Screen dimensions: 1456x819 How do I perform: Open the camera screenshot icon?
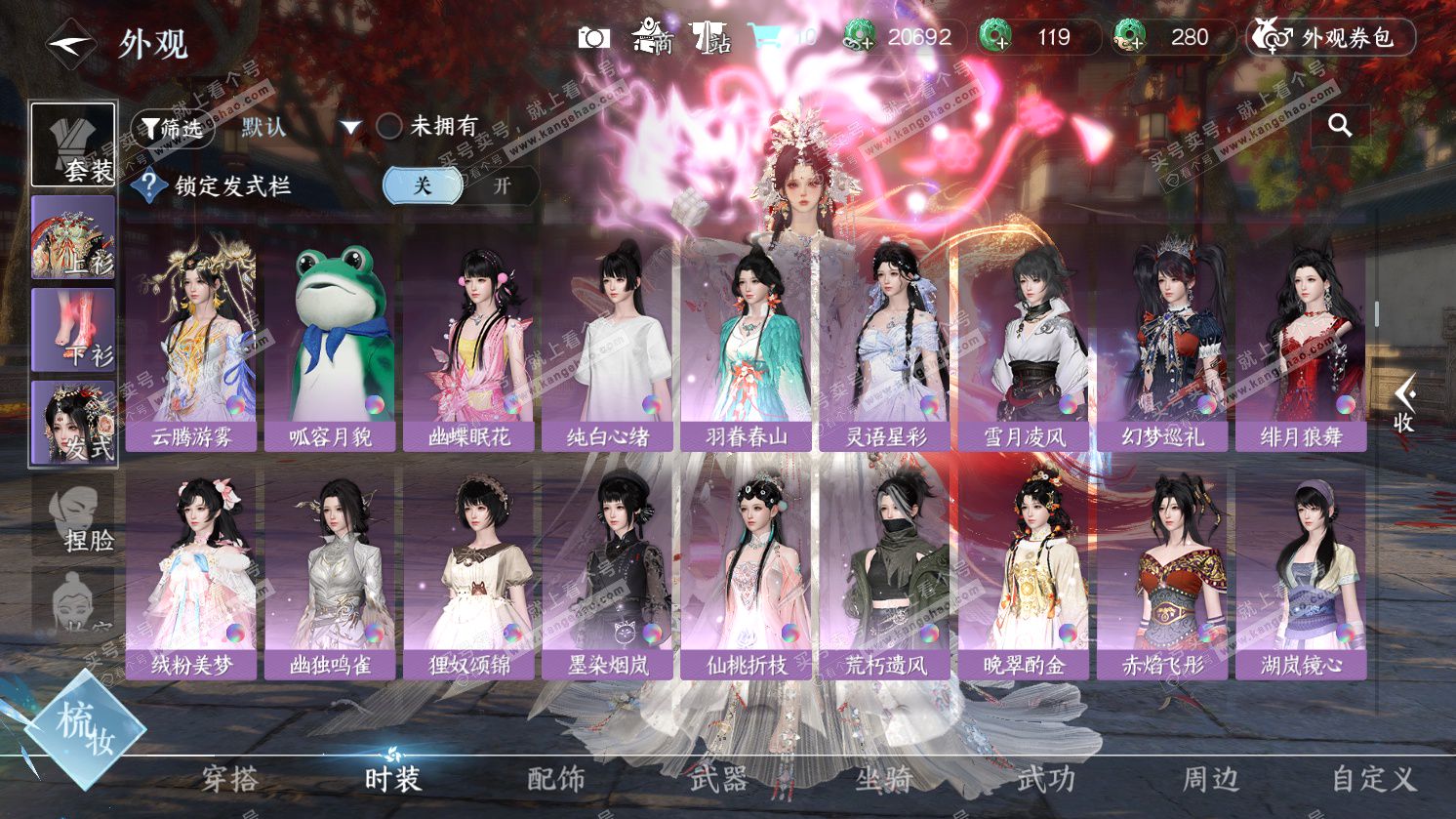(593, 38)
